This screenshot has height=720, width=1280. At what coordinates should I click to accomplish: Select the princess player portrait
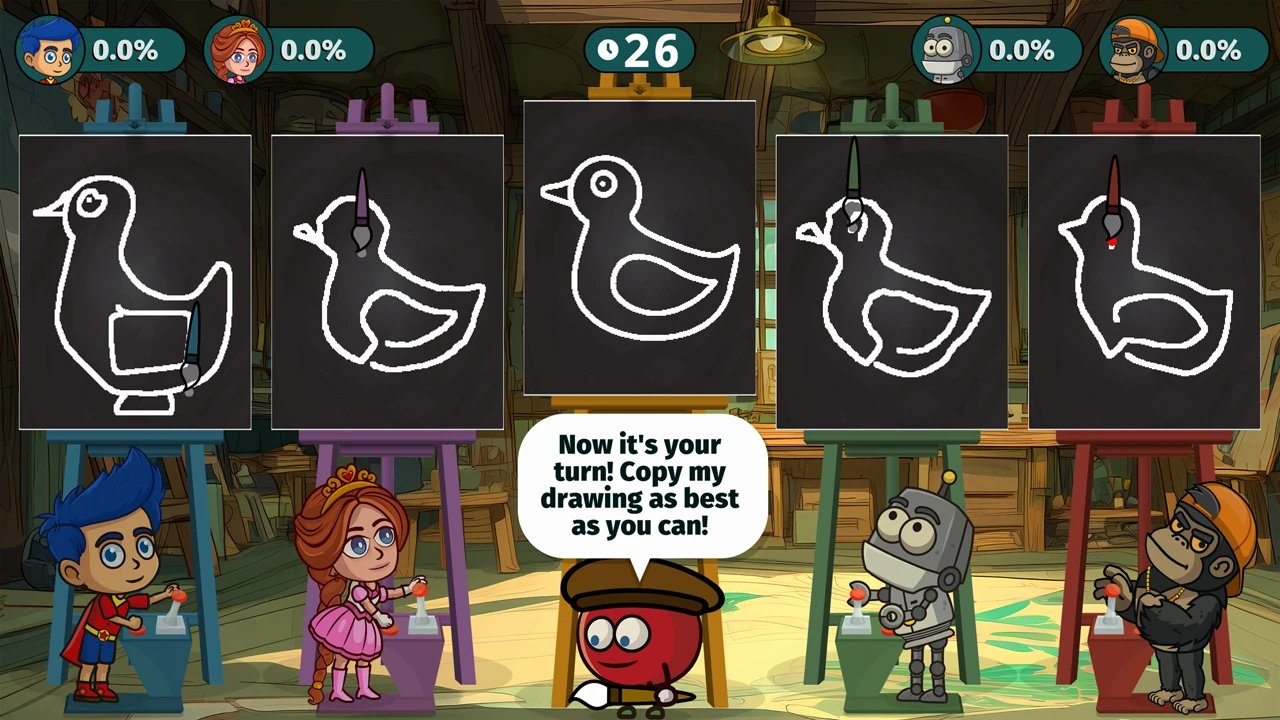click(x=237, y=50)
